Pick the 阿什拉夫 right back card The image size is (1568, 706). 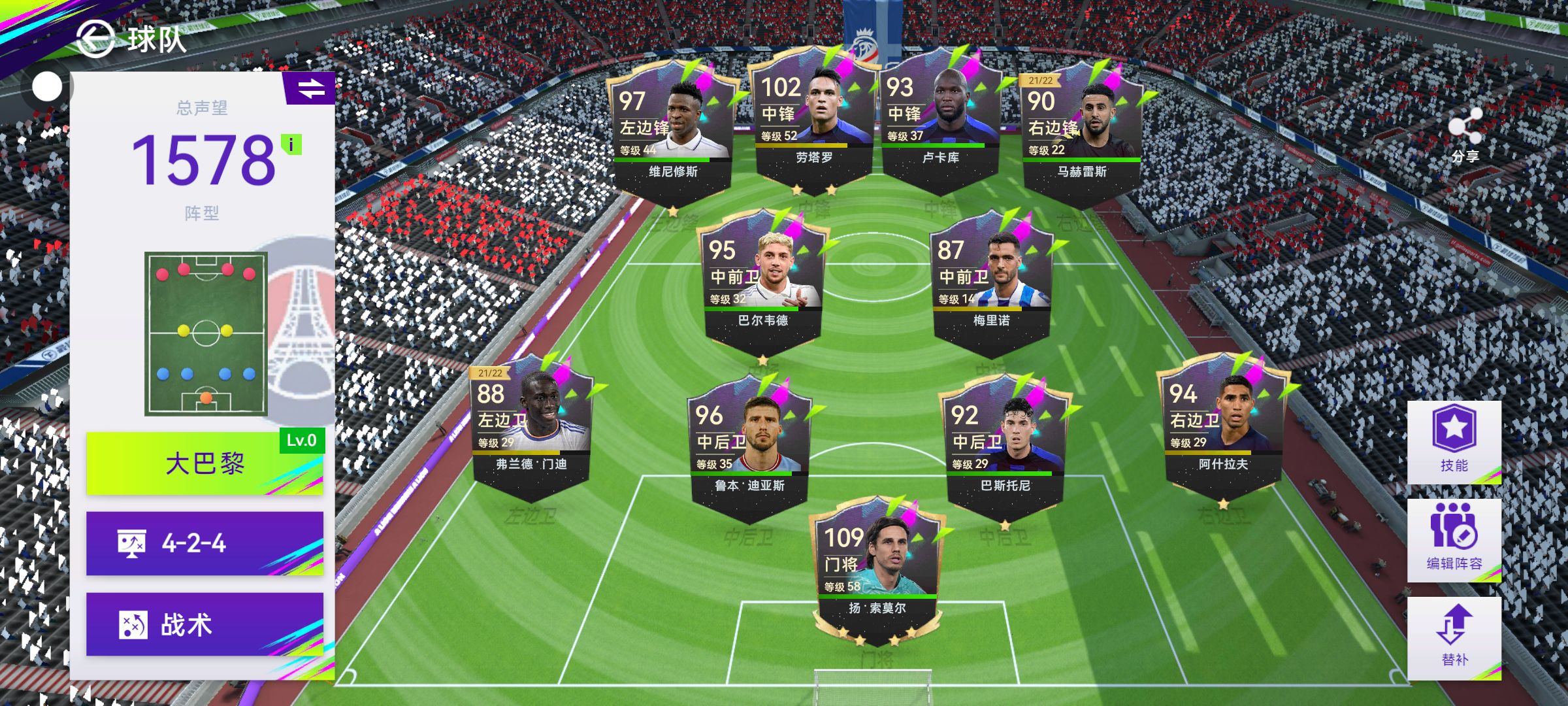1223,425
